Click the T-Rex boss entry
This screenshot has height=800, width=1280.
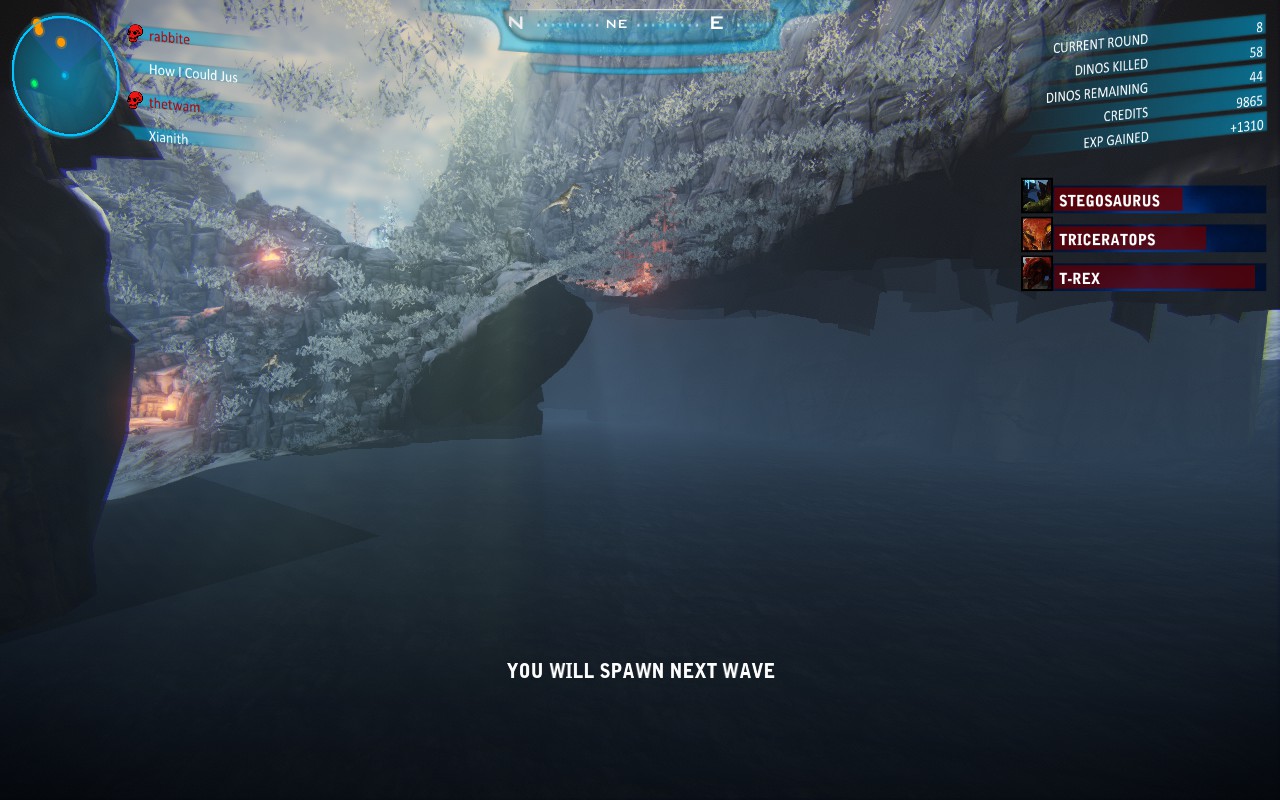click(1159, 278)
